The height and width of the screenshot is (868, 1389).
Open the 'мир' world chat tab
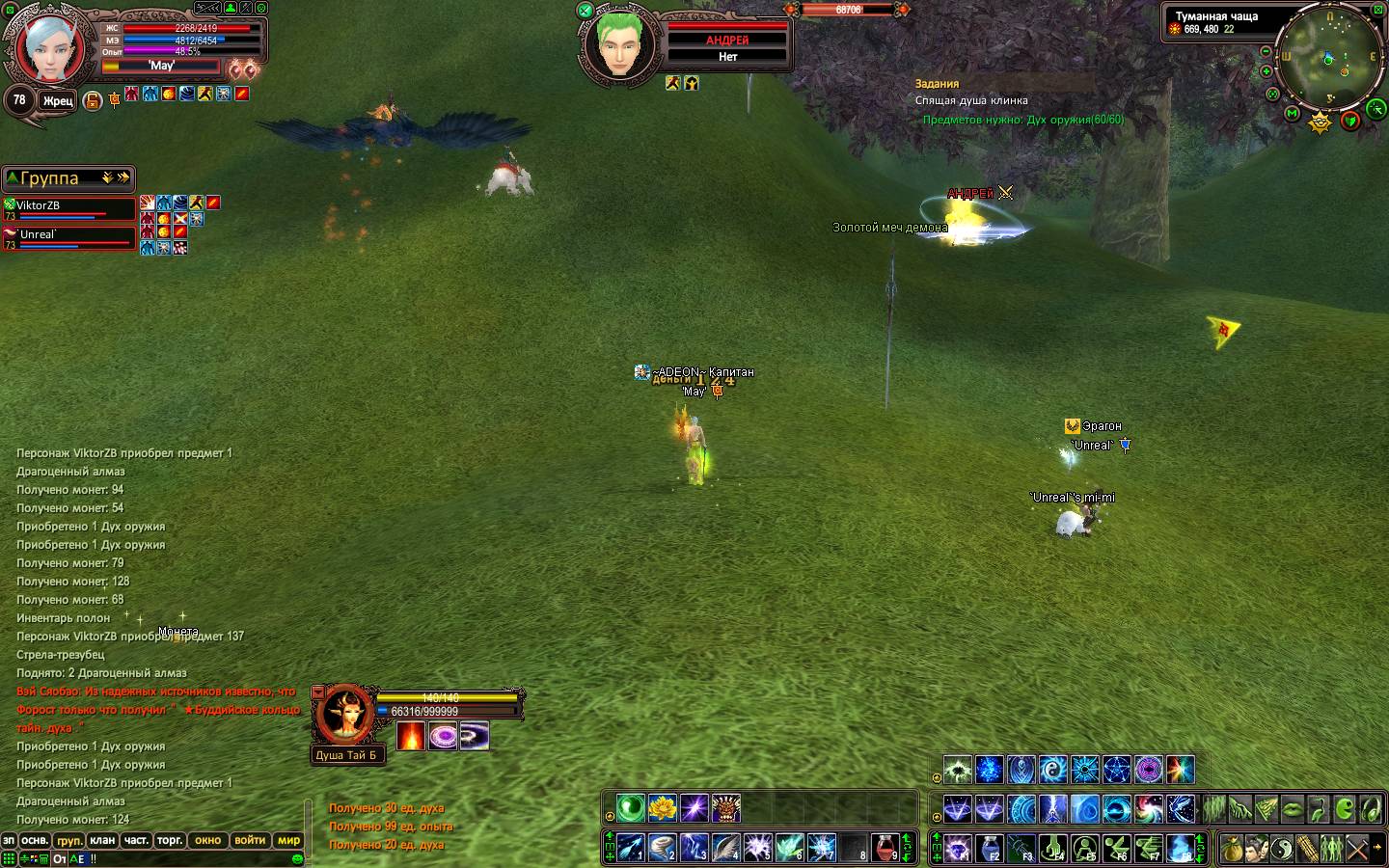coord(289,840)
